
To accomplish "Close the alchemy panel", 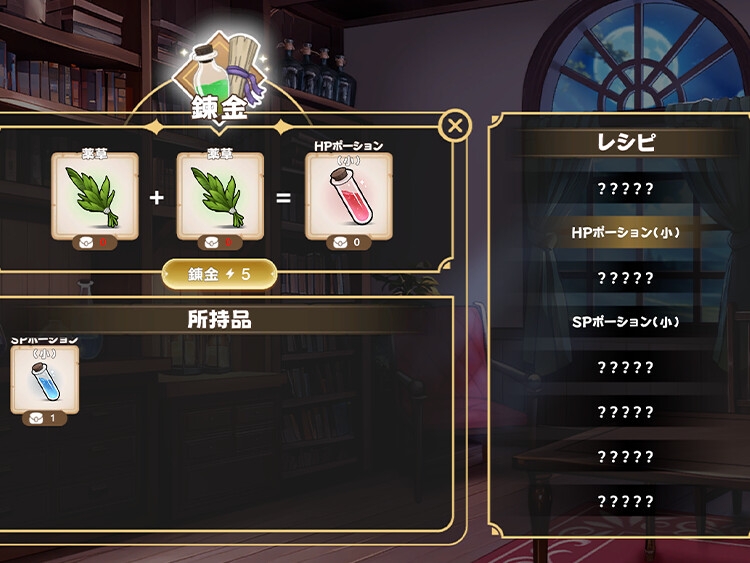I will pos(455,126).
